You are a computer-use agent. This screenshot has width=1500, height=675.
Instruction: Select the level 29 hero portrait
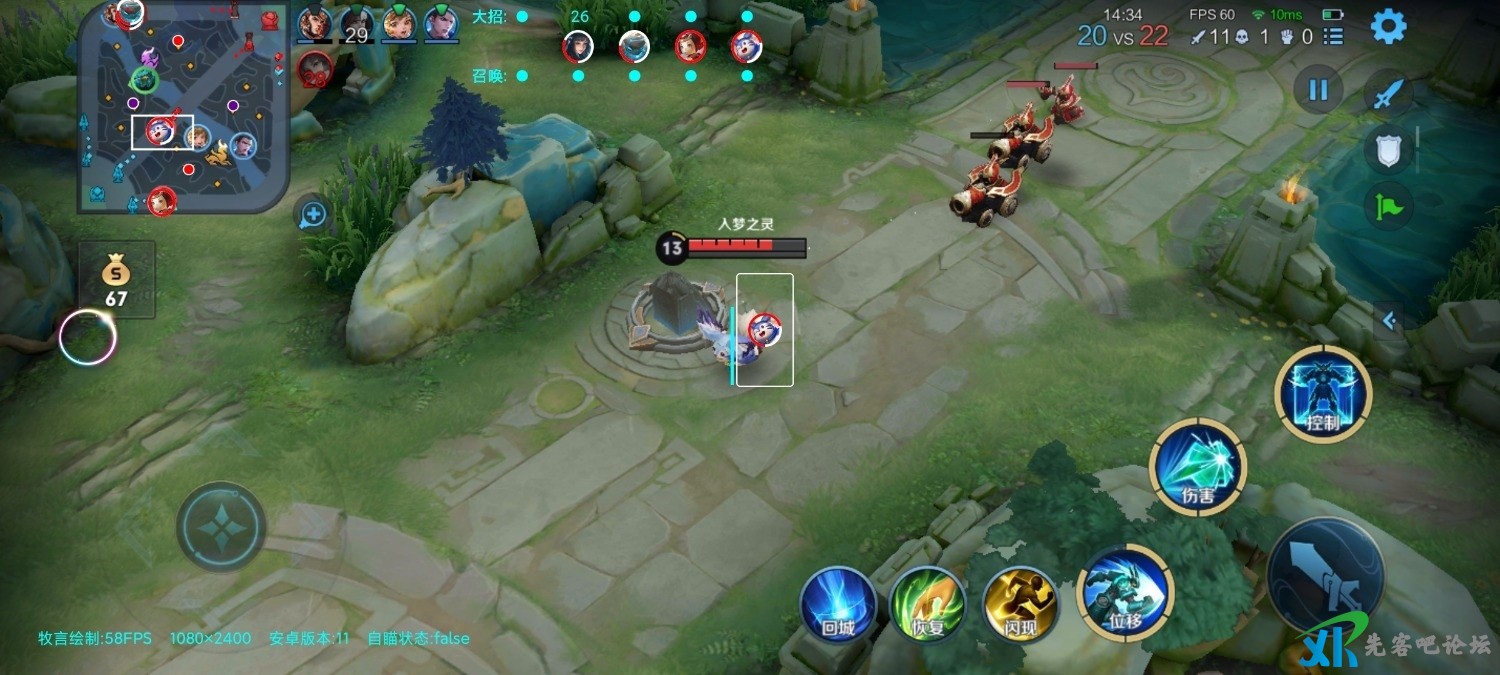coord(356,26)
